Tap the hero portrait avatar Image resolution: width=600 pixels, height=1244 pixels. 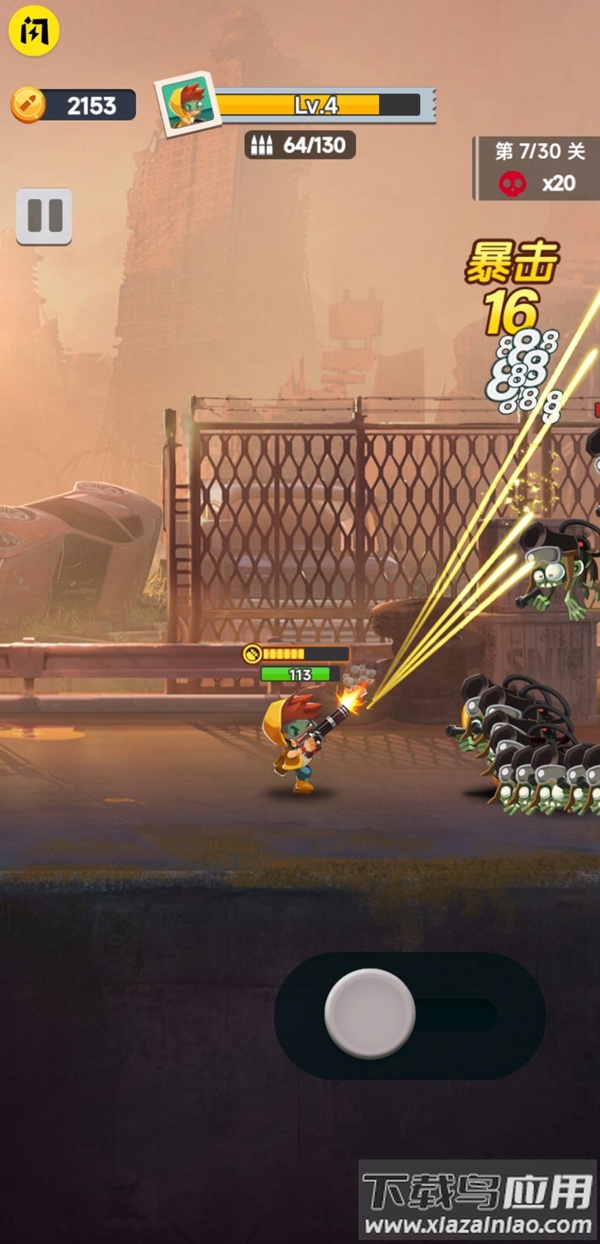[x=187, y=104]
